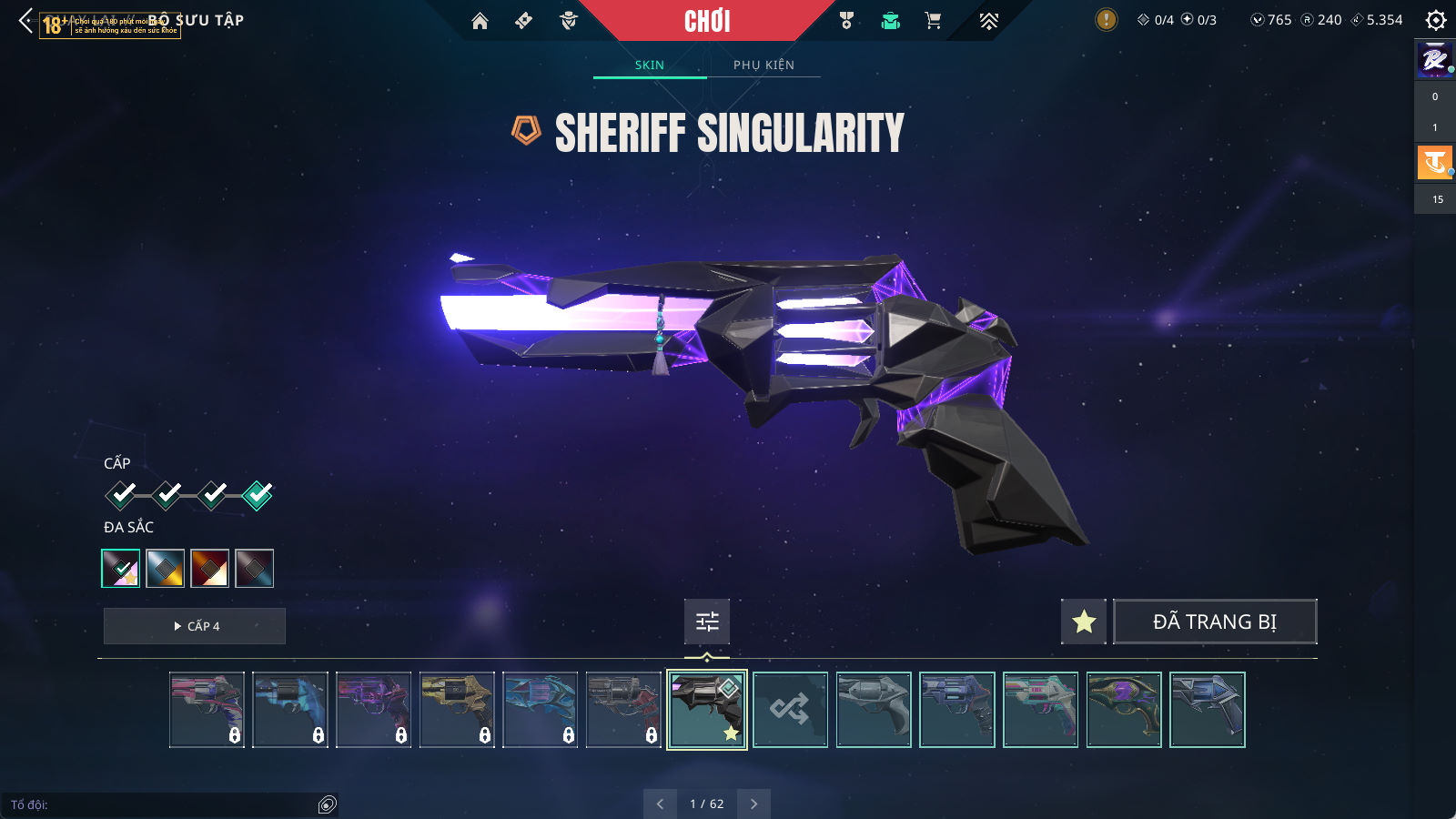Click the ĐÃ TRANG BỊ equipped button
The height and width of the screenshot is (819, 1456).
pyautogui.click(x=1214, y=622)
